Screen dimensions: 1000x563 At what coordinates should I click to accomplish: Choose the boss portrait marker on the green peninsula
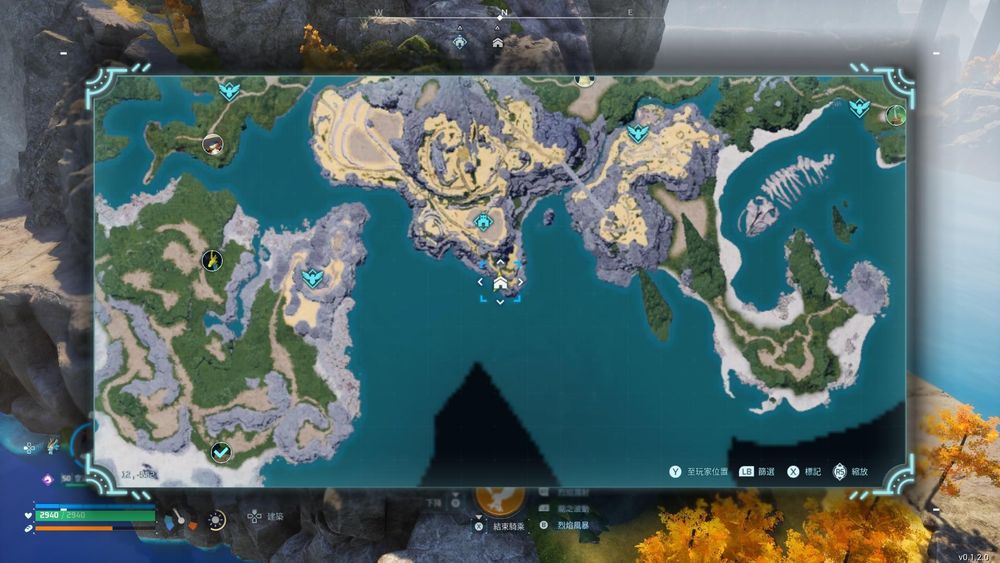coord(212,144)
